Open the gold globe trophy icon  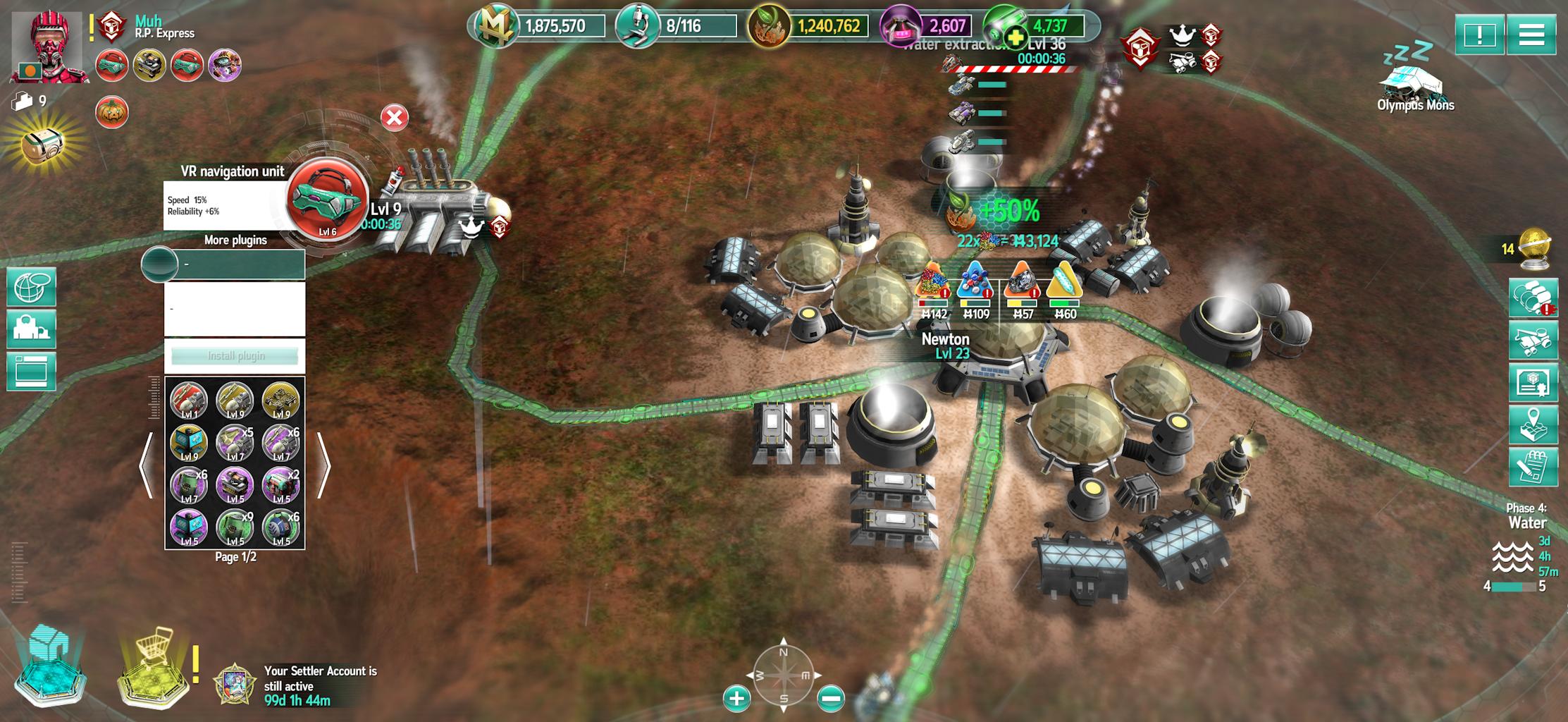(x=1537, y=248)
